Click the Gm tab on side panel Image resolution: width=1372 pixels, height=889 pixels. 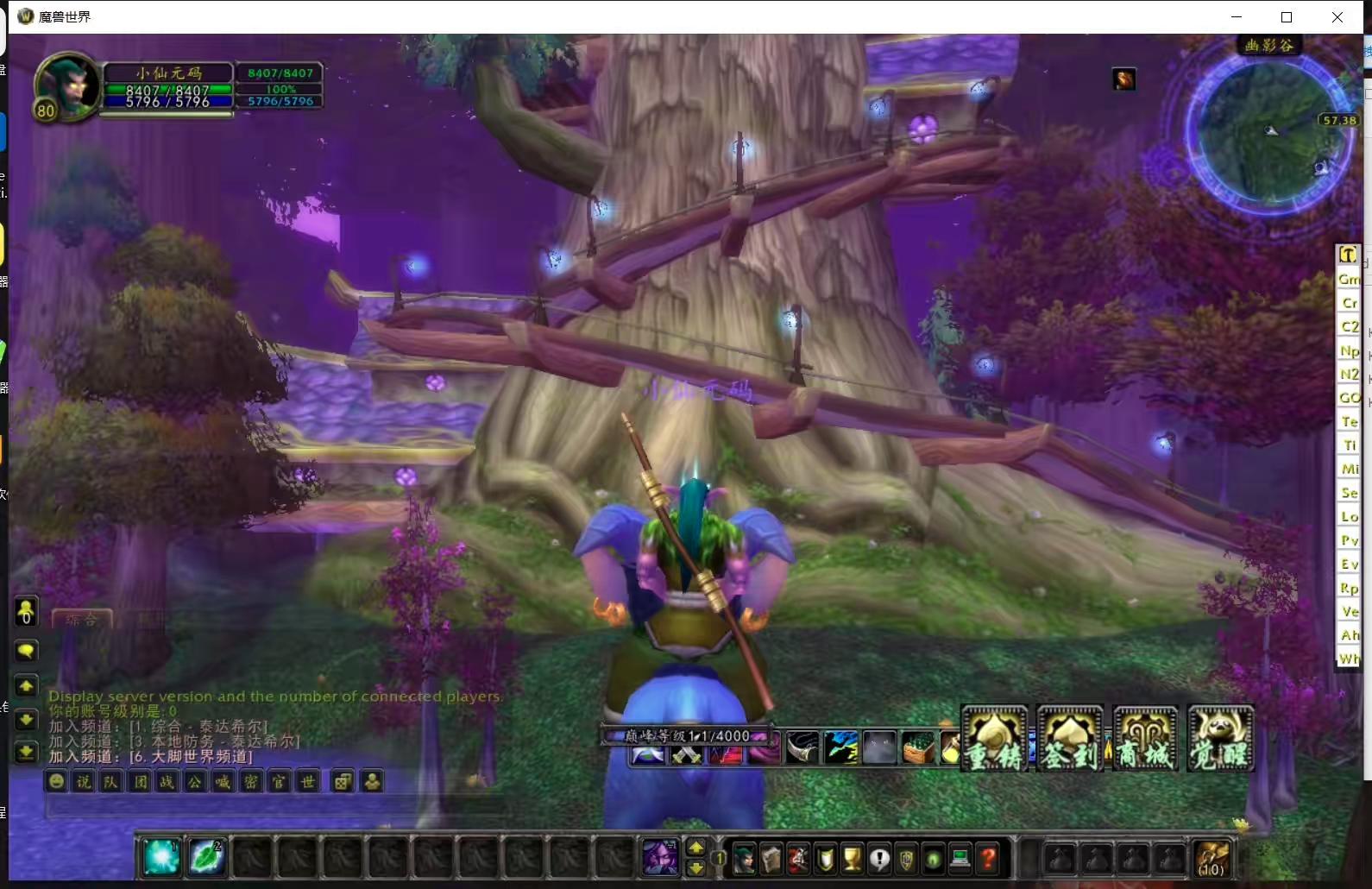point(1349,279)
